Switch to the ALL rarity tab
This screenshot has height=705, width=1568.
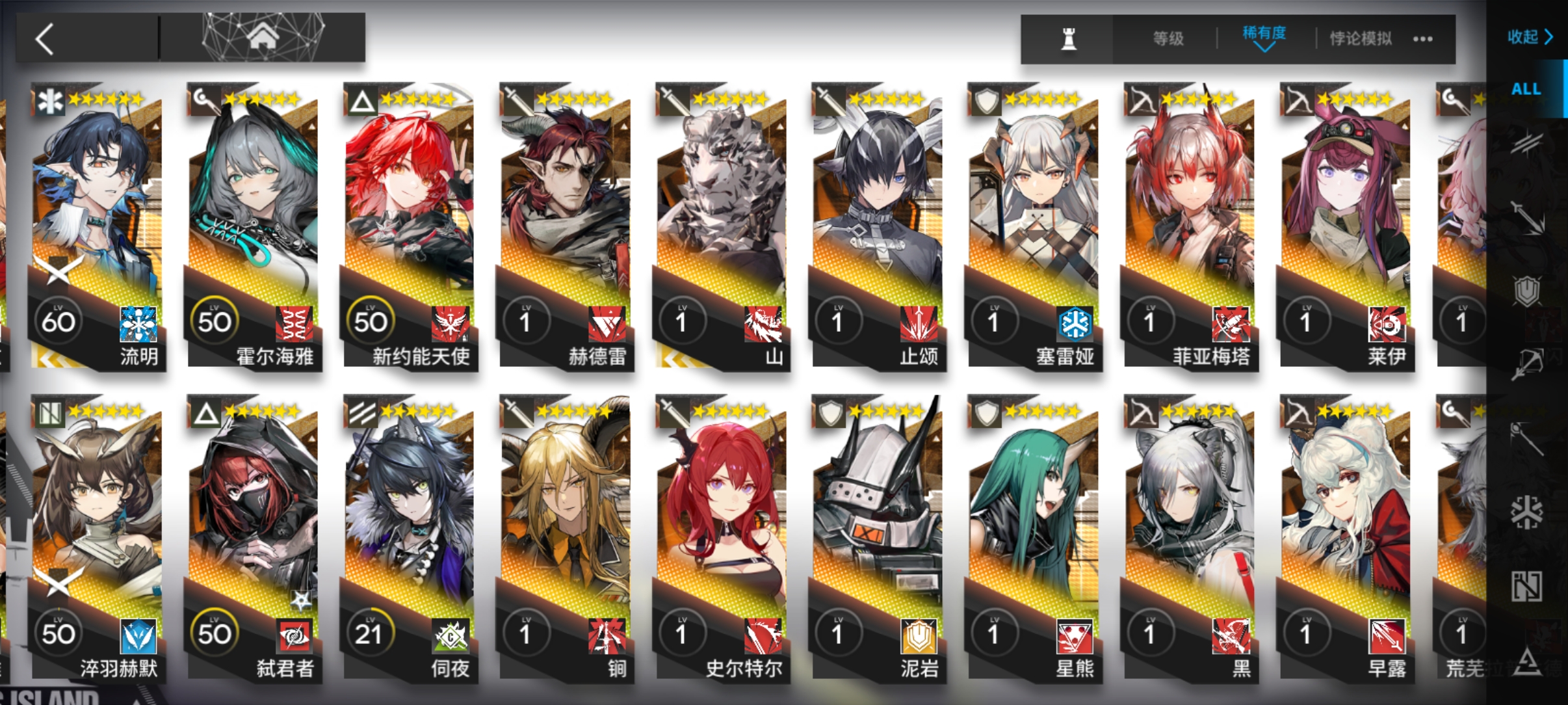1526,89
